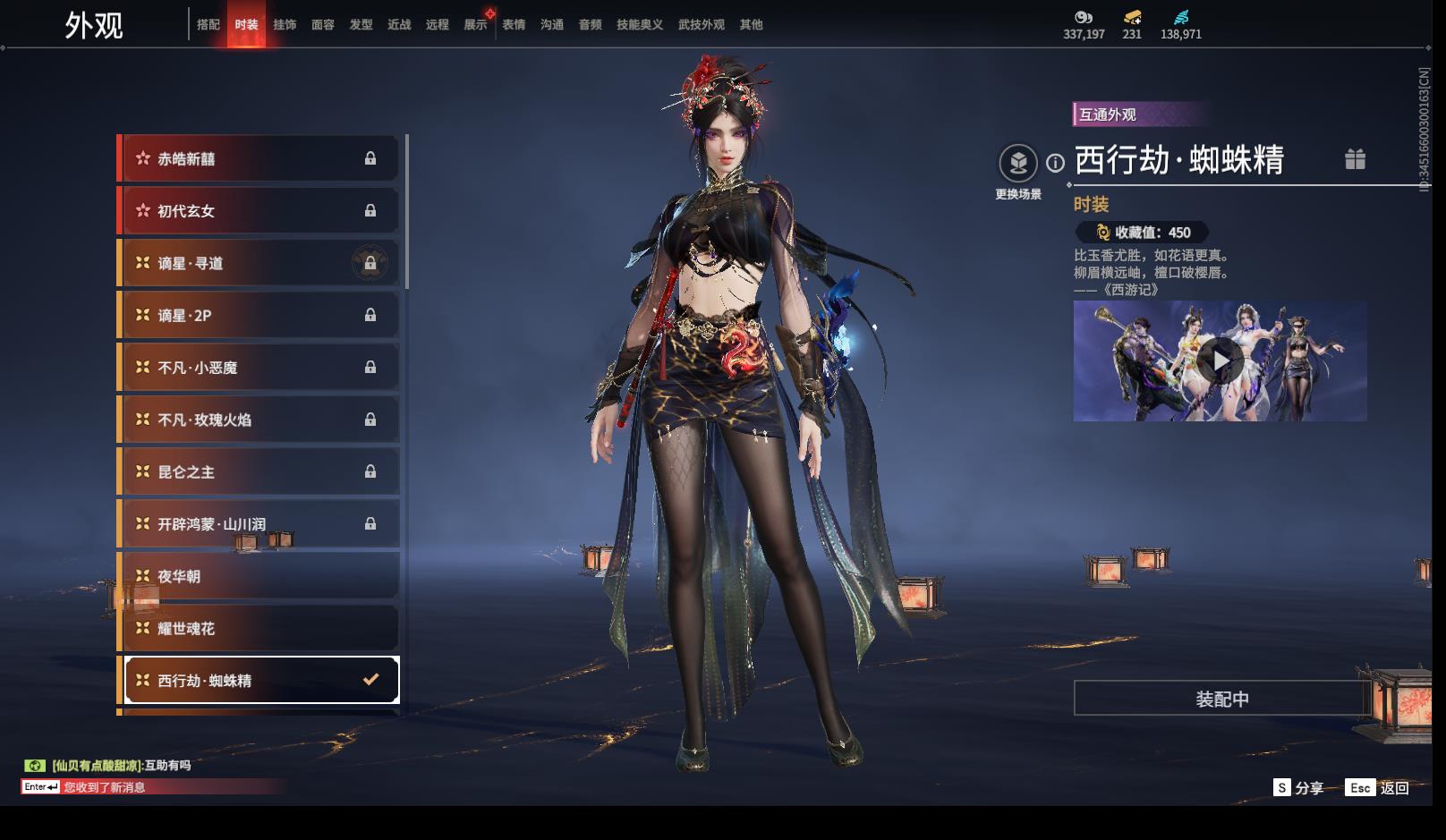Screen dimensions: 1446x840
Task: Select the 耀世魂花 outfit
Action: [259, 629]
